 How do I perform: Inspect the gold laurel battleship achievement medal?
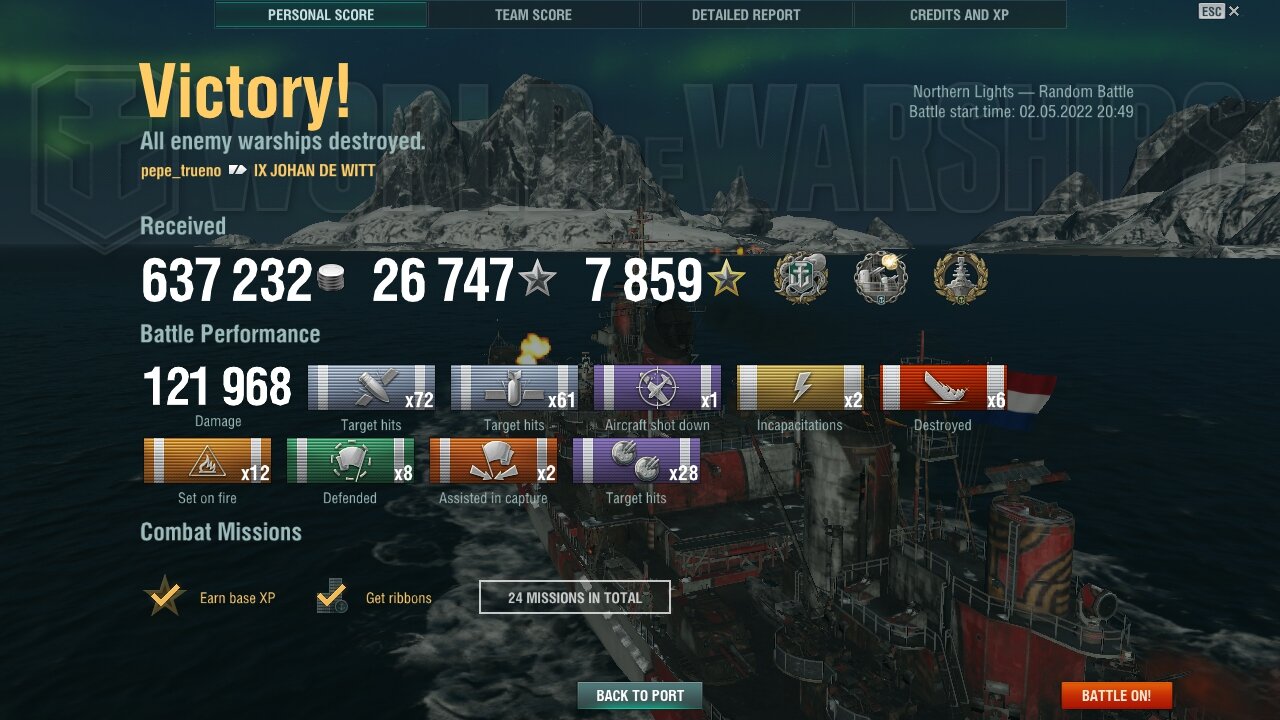[x=960, y=277]
